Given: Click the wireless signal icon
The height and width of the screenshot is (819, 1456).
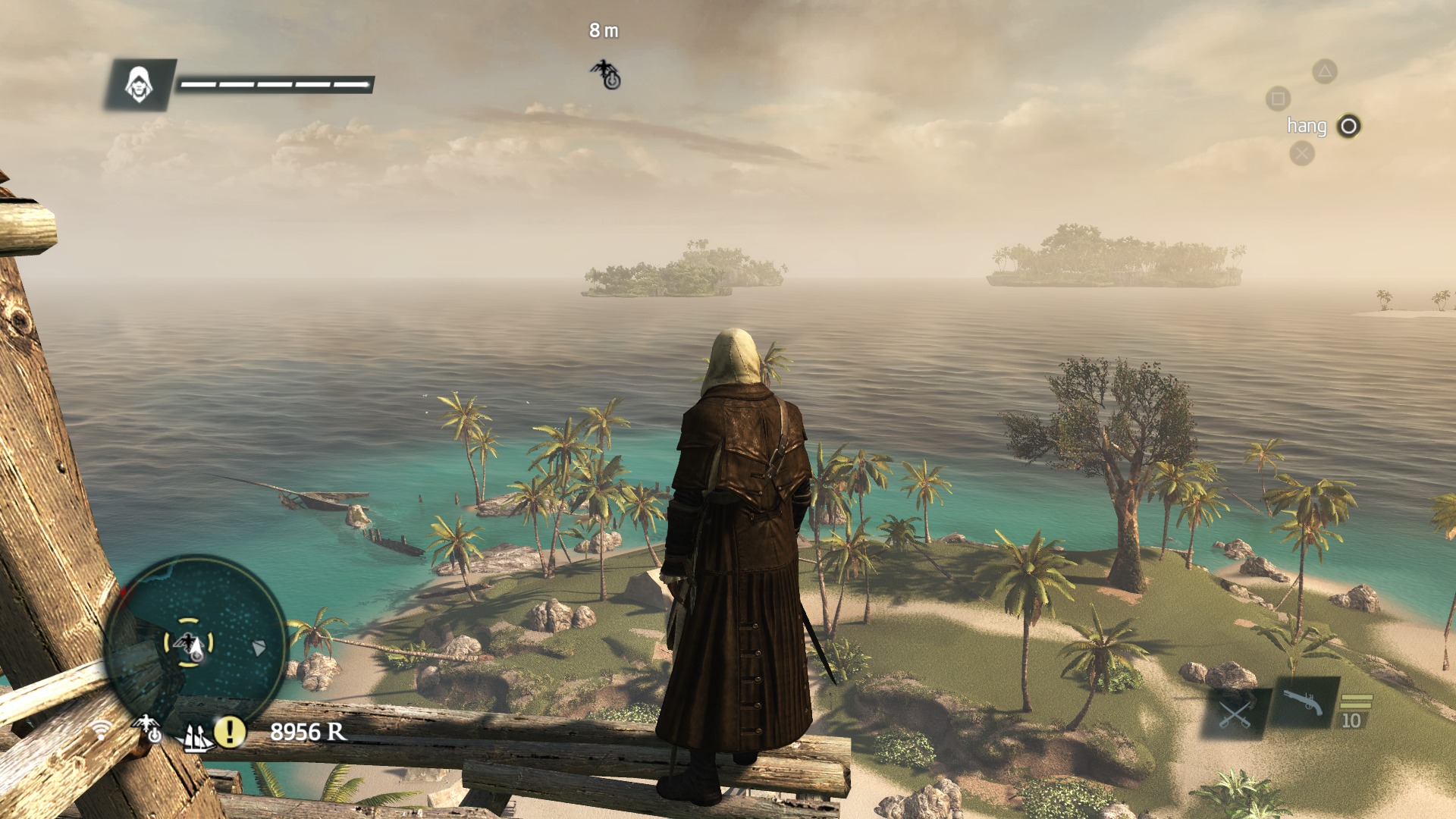Looking at the screenshot, I should [101, 730].
